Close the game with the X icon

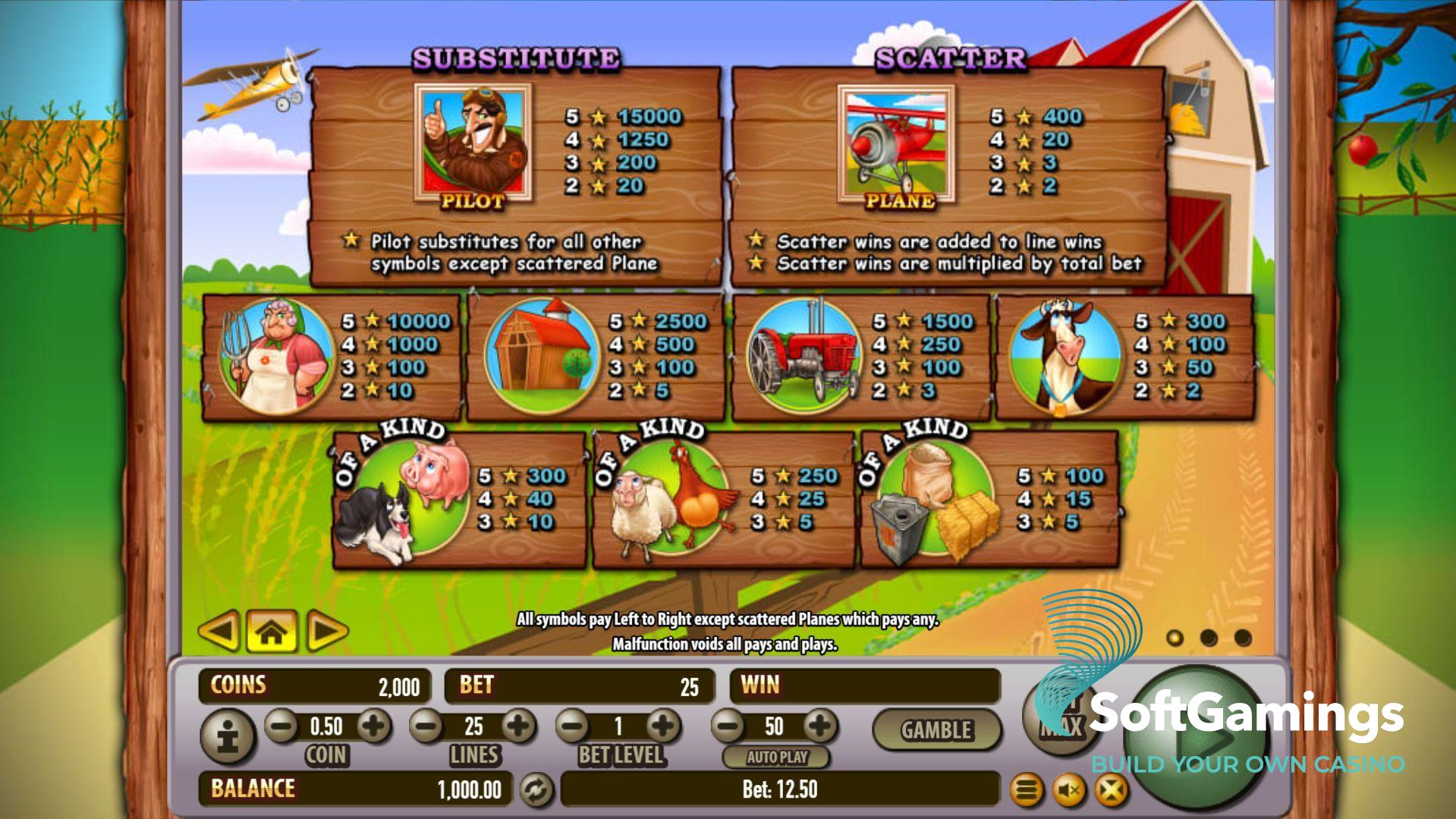click(1111, 791)
